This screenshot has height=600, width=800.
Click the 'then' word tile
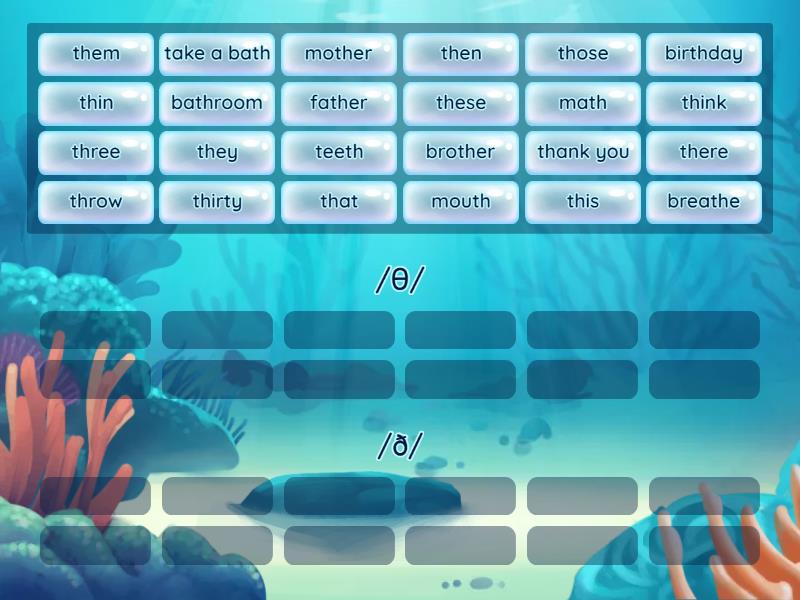point(461,54)
